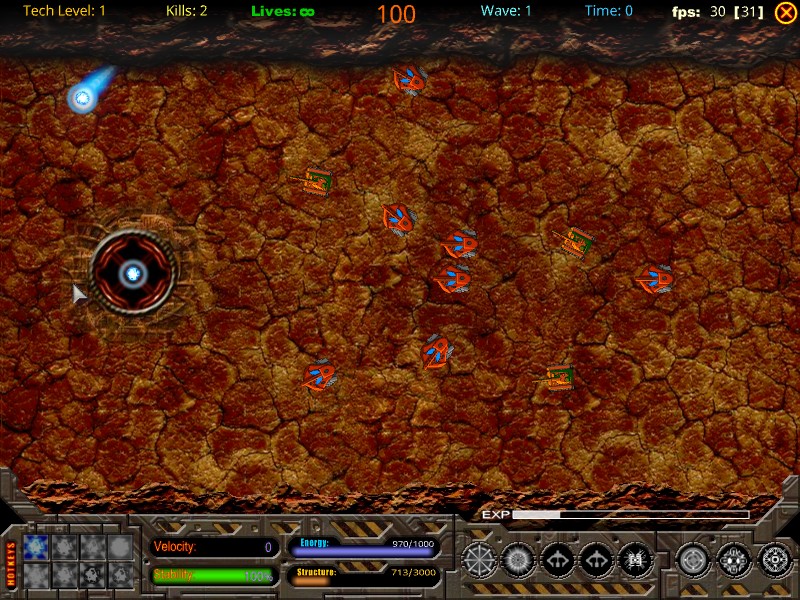This screenshot has height=600, width=800.
Task: Click the ornate cross emblem button
Action: (x=733, y=560)
